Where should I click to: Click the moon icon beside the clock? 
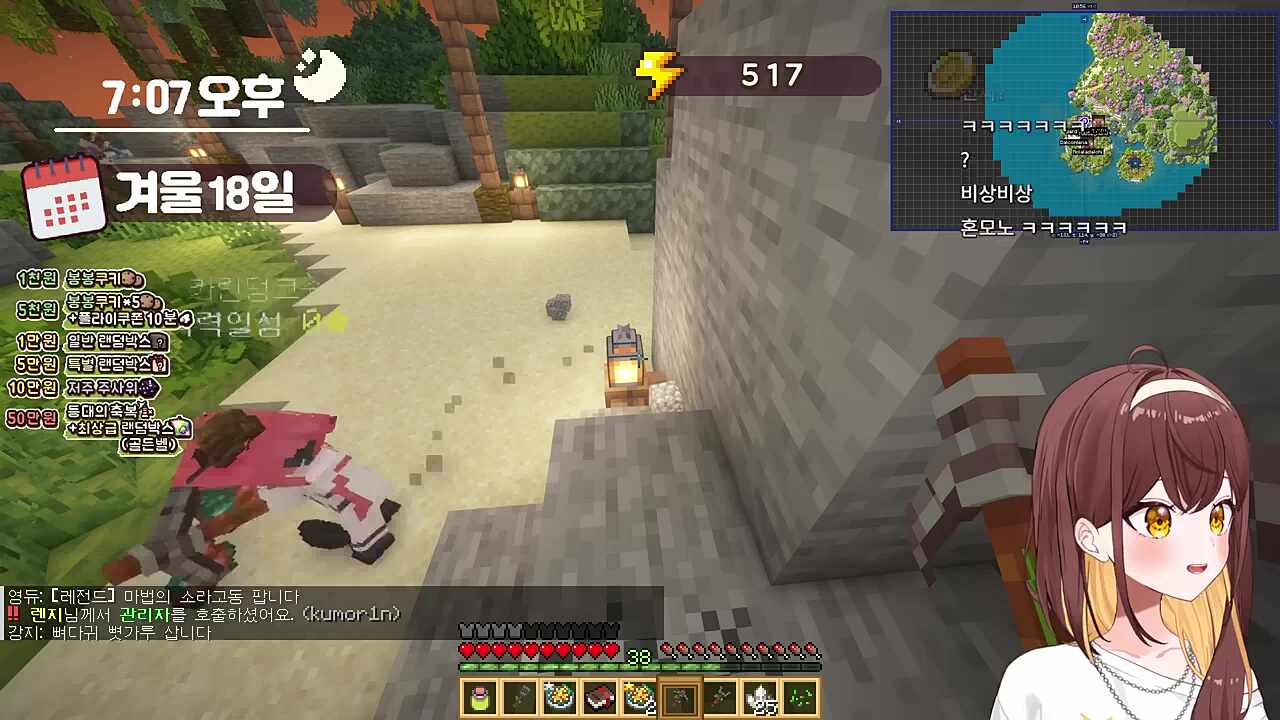click(x=320, y=74)
